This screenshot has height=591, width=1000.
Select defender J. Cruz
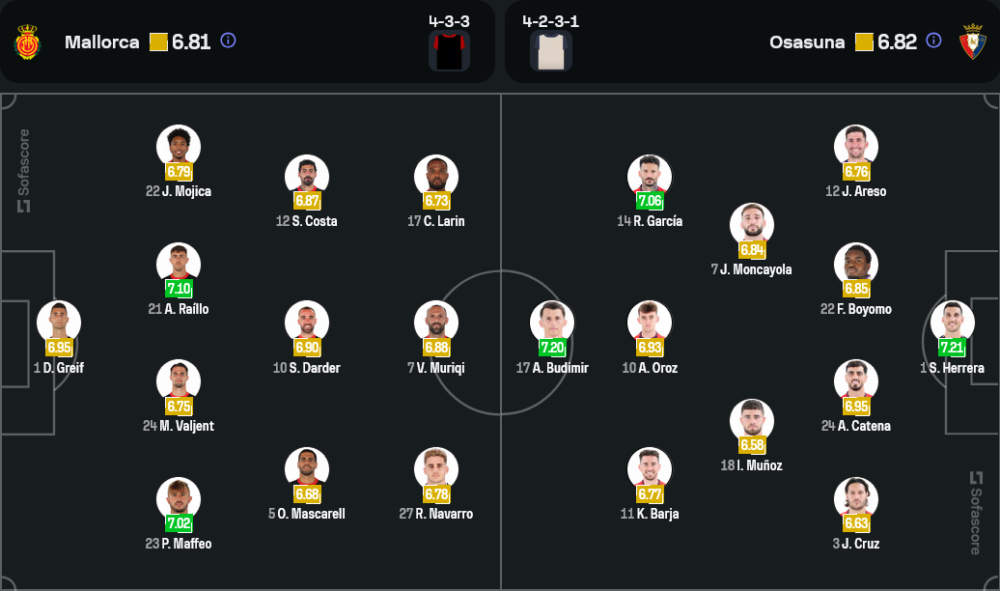point(856,499)
